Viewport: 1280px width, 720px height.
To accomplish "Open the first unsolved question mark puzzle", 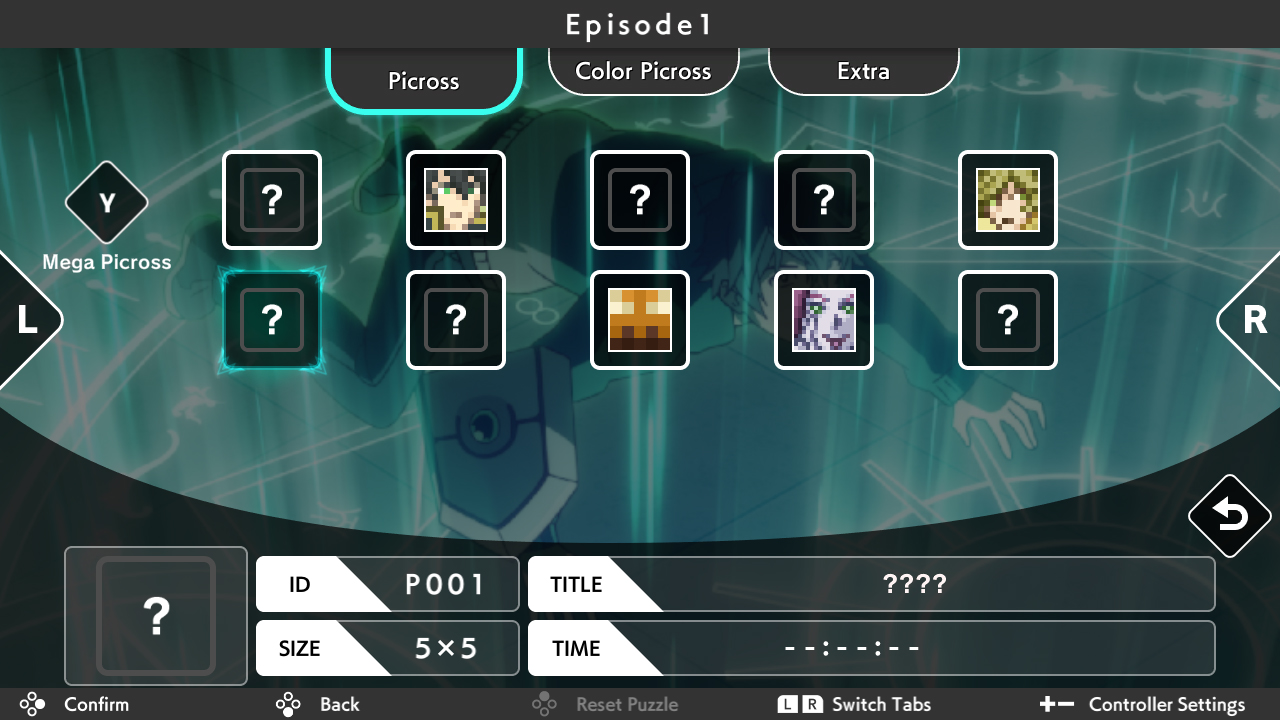I will click(x=272, y=200).
